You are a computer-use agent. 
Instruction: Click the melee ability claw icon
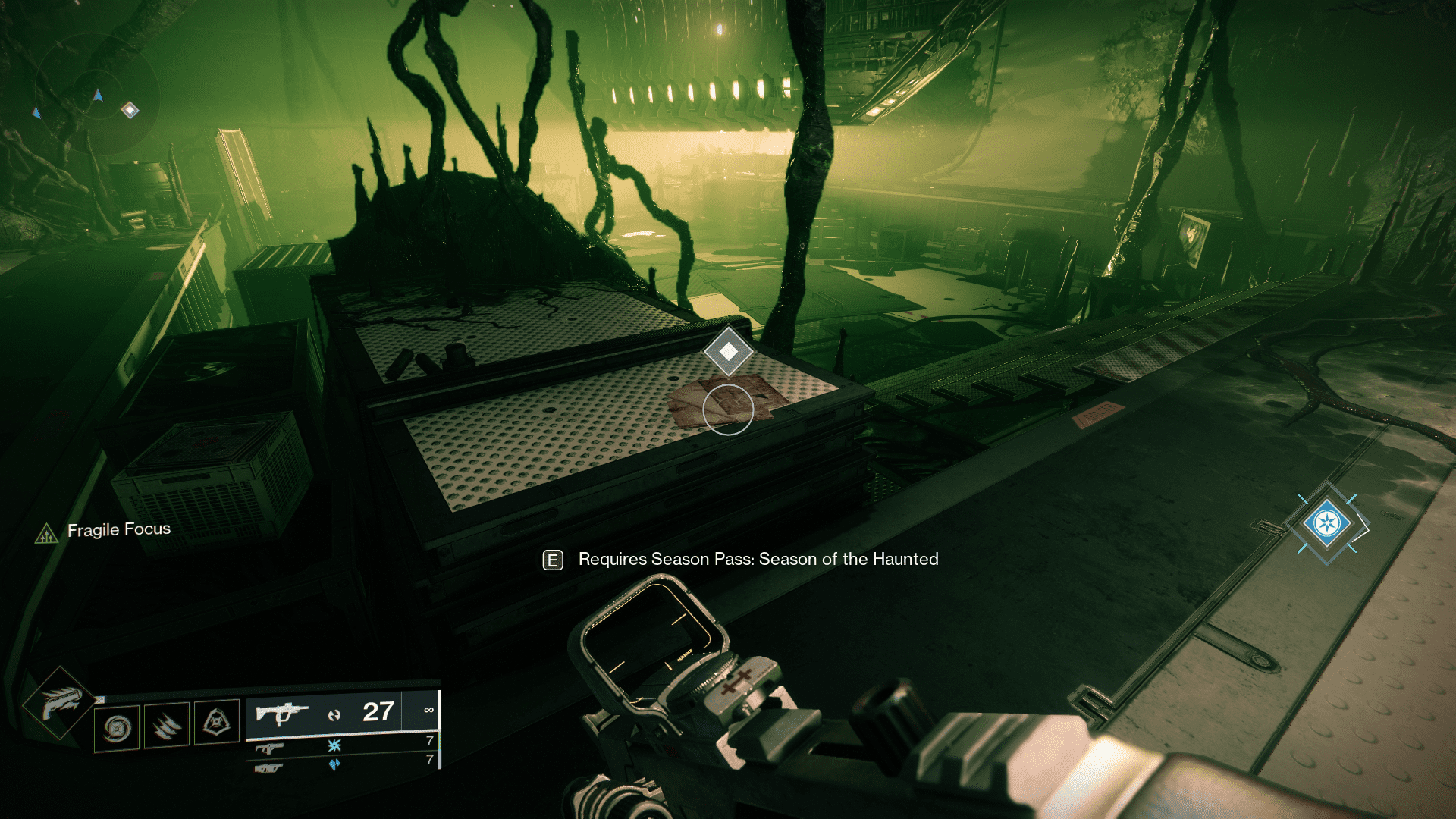click(167, 726)
